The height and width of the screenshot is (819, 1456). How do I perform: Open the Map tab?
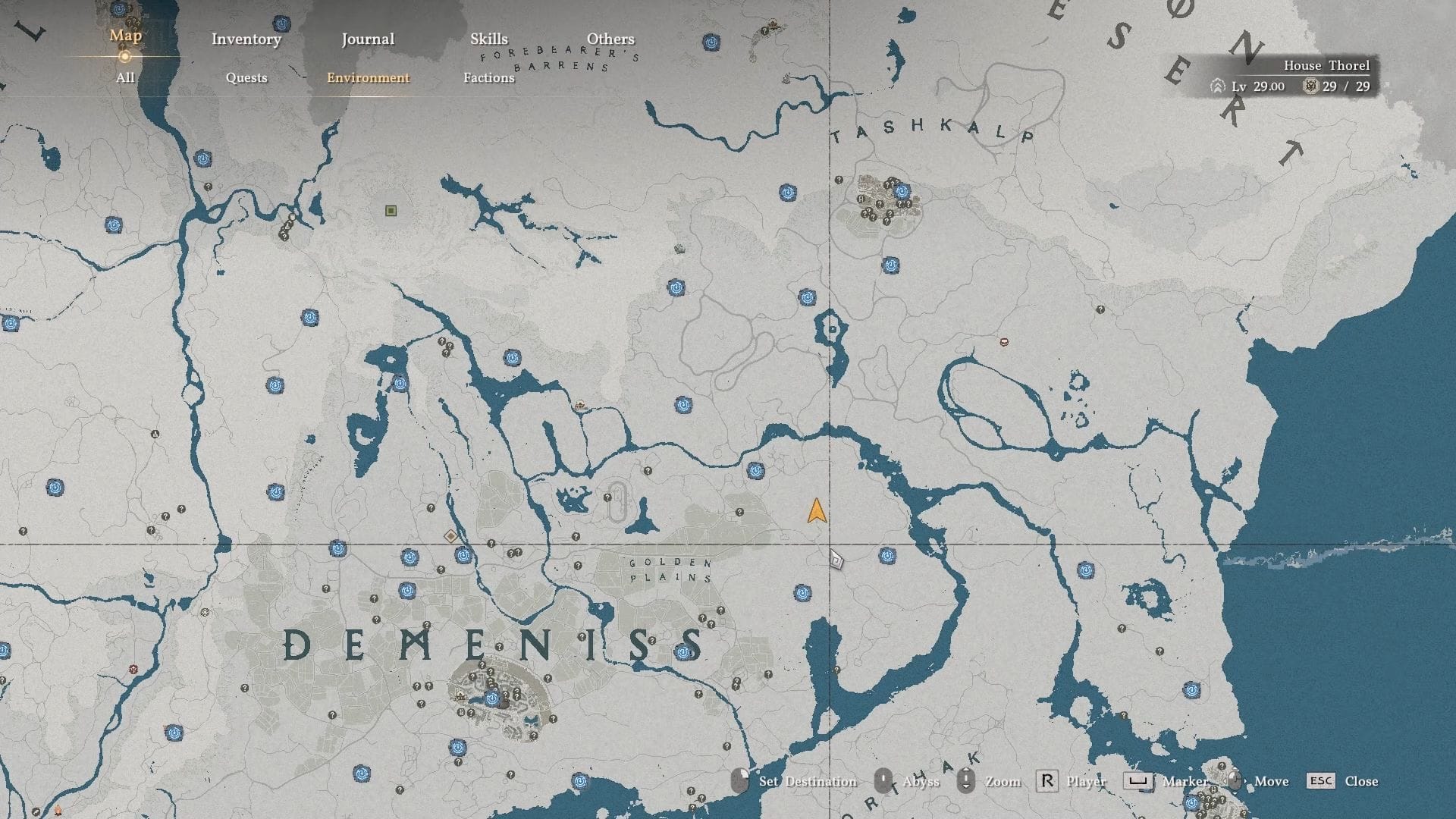[x=125, y=36]
